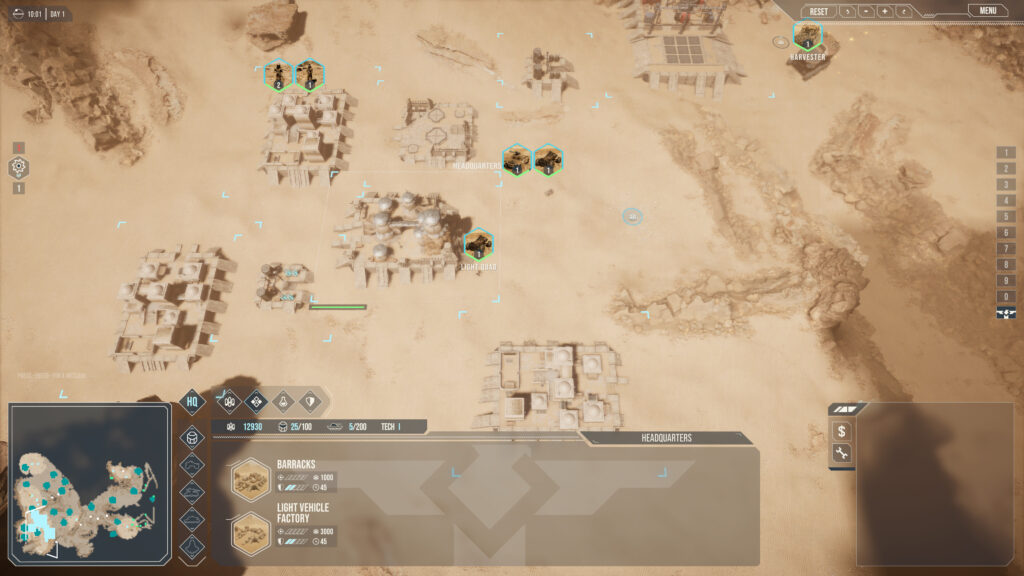The image size is (1024, 576).
Task: Open the shield defense tab
Action: tap(311, 401)
